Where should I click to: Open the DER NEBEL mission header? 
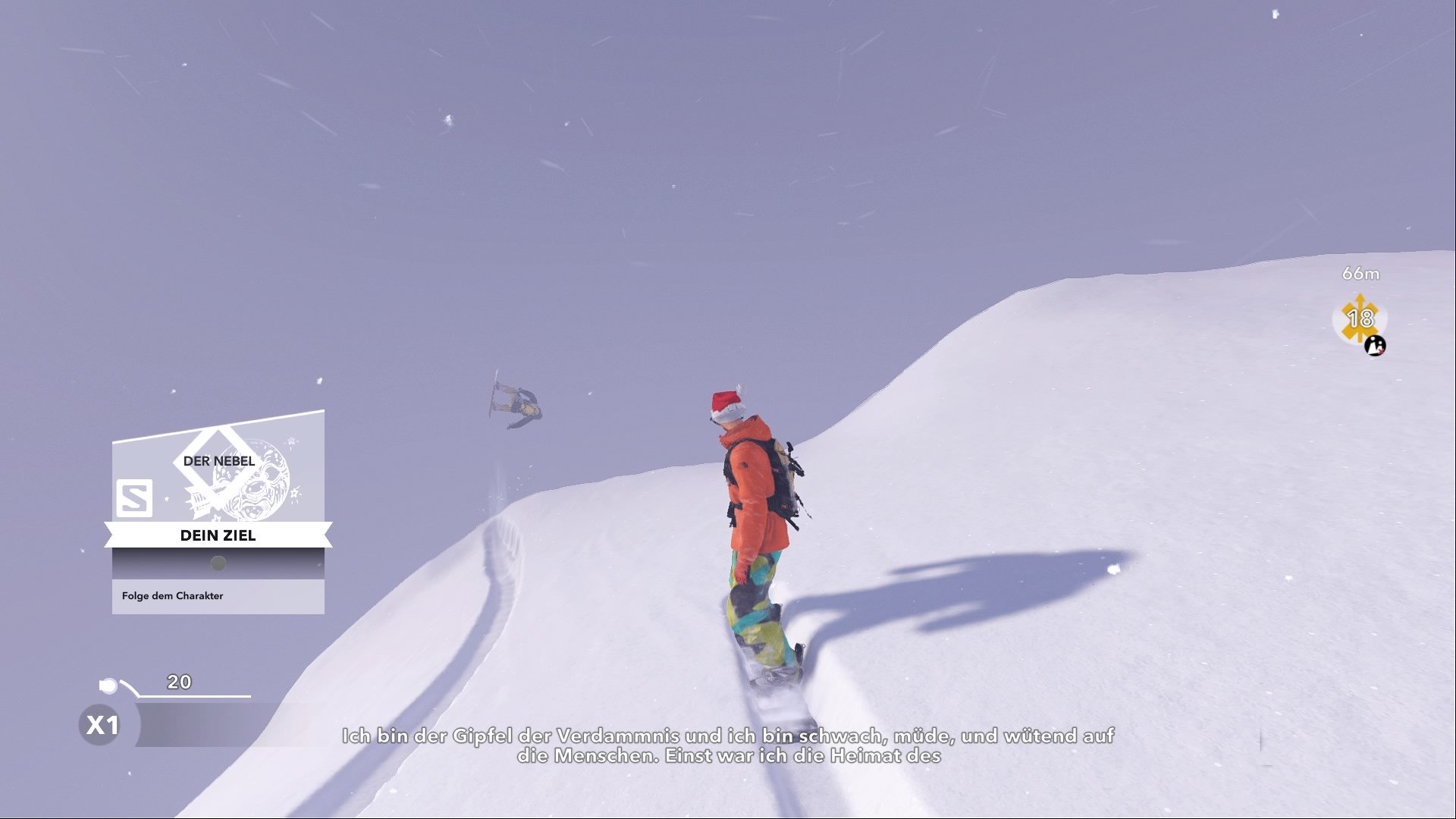click(x=222, y=459)
